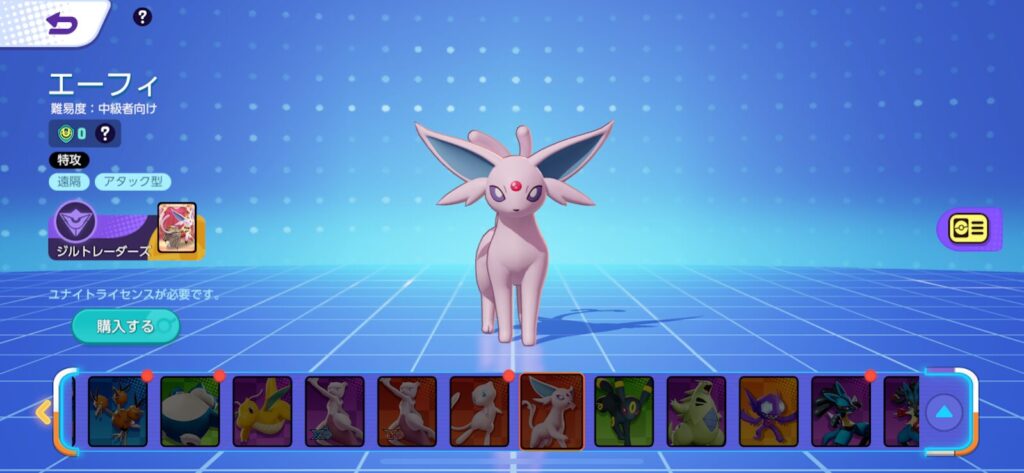This screenshot has height=473, width=1024.
Task: Open the help question mark at top
Action: click(143, 17)
